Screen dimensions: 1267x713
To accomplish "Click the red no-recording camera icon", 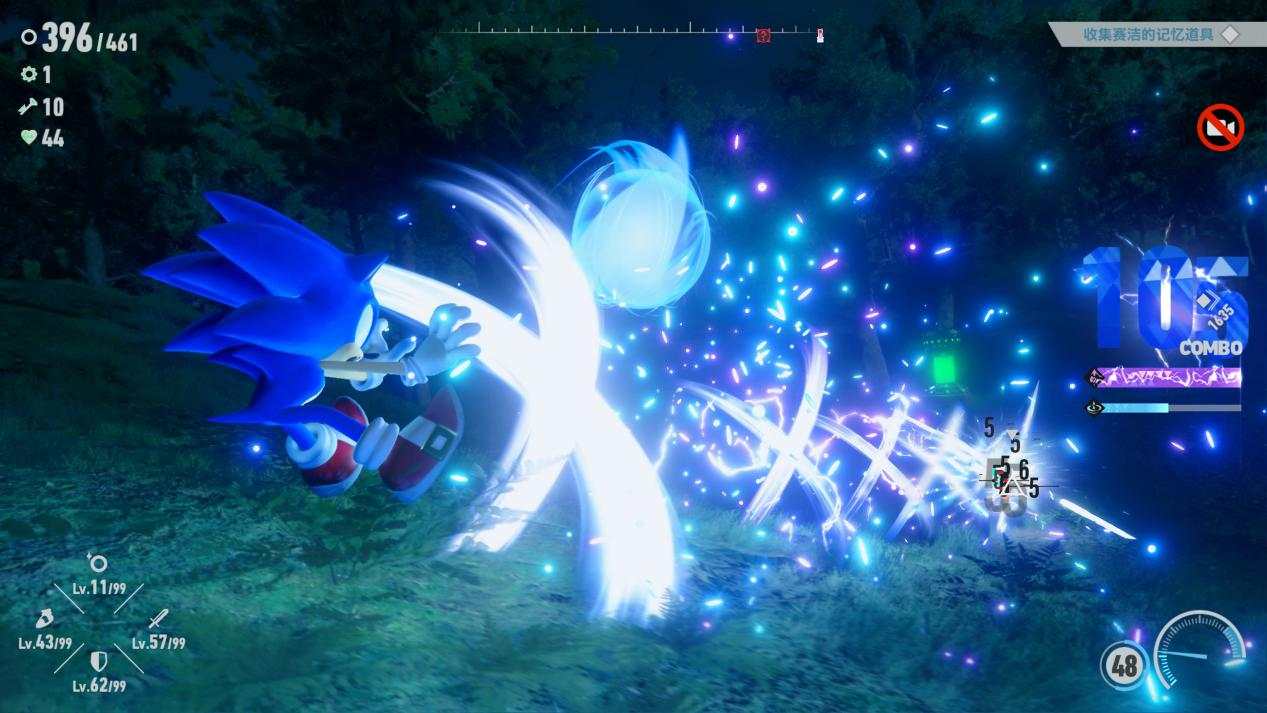I will click(x=1220, y=128).
